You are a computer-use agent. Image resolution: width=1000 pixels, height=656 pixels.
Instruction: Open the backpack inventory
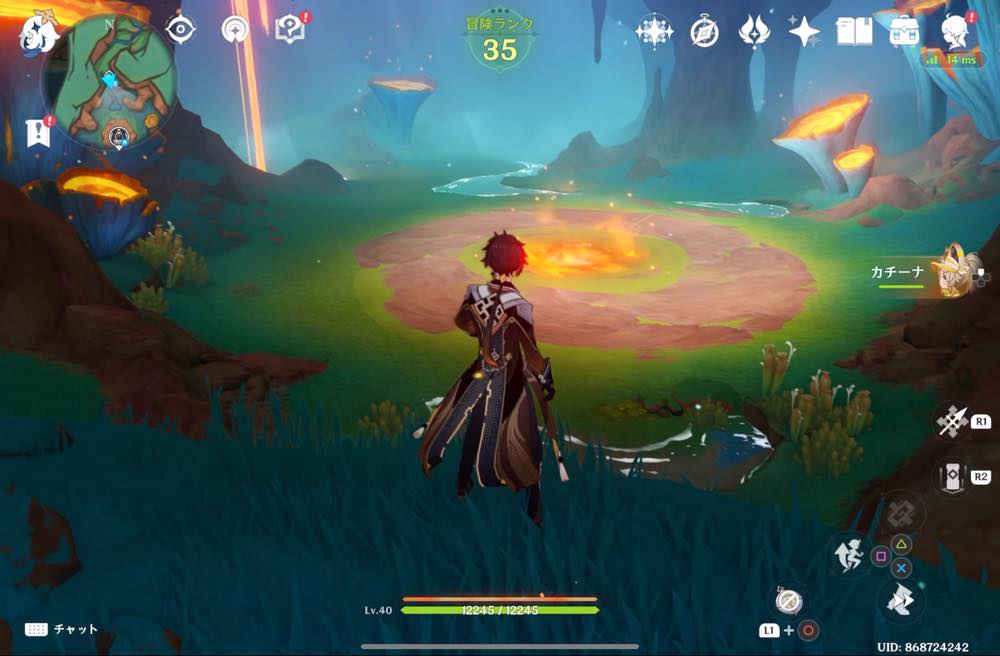coord(904,31)
